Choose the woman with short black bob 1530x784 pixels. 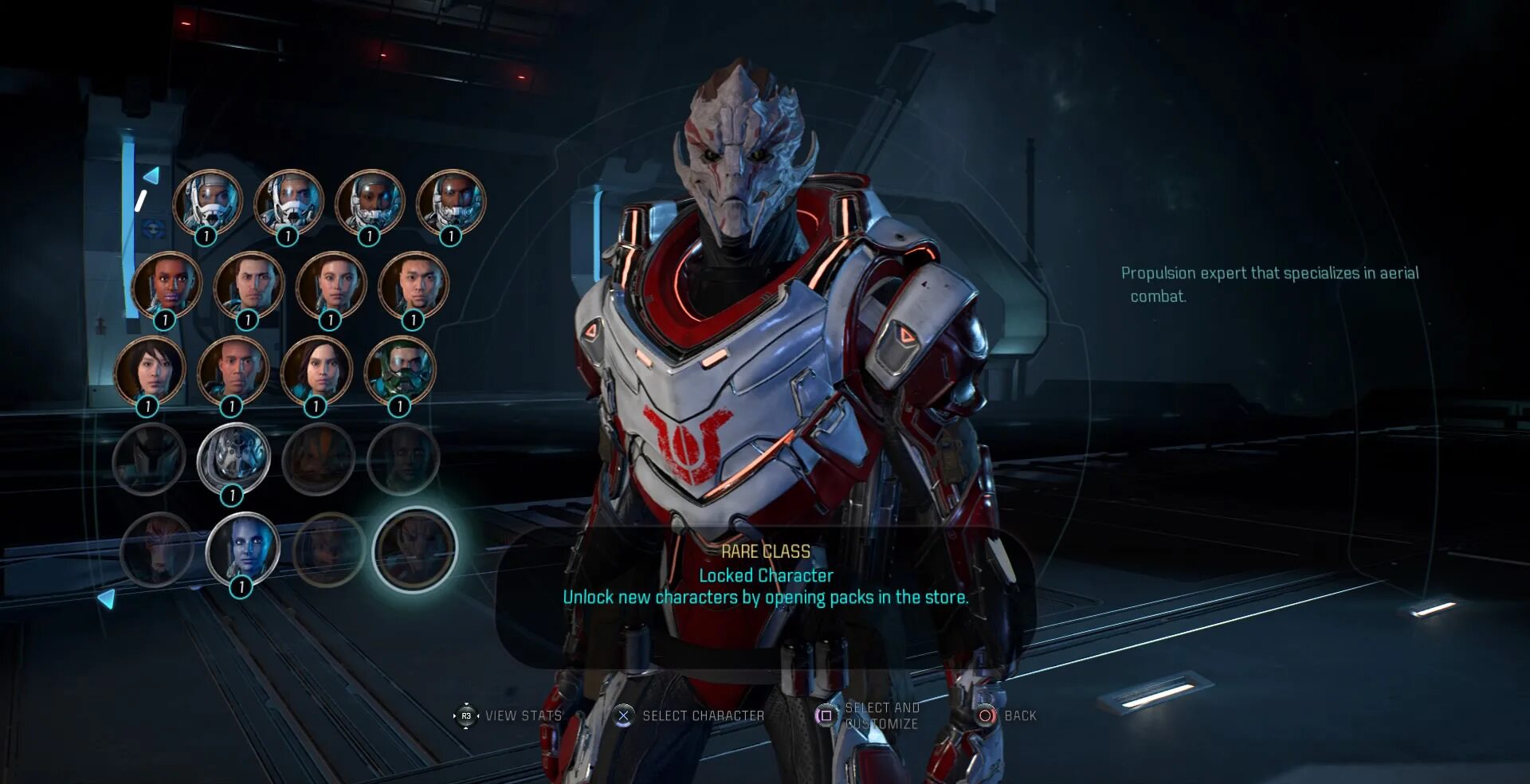pos(150,370)
